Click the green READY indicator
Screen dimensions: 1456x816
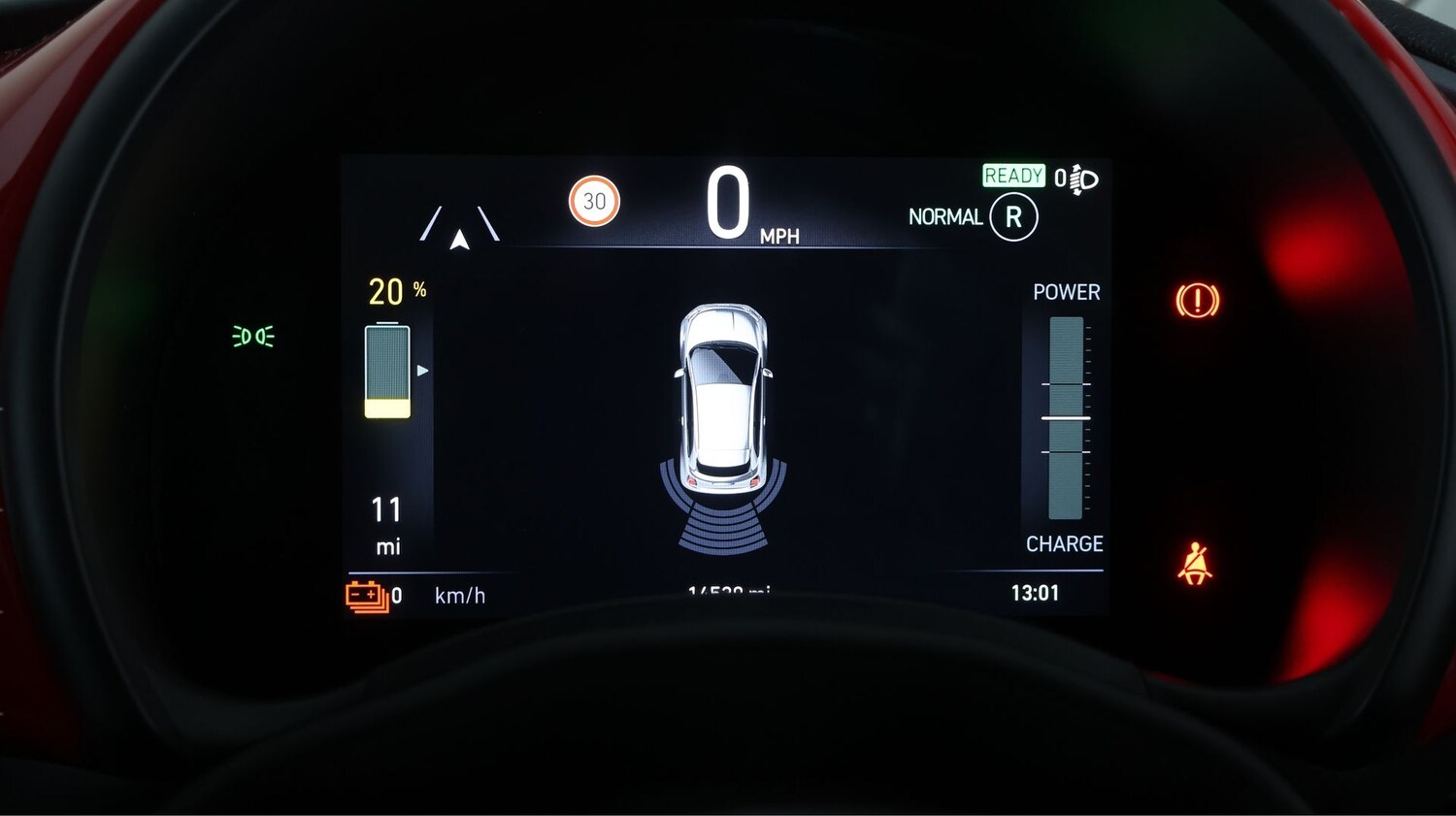(1013, 176)
